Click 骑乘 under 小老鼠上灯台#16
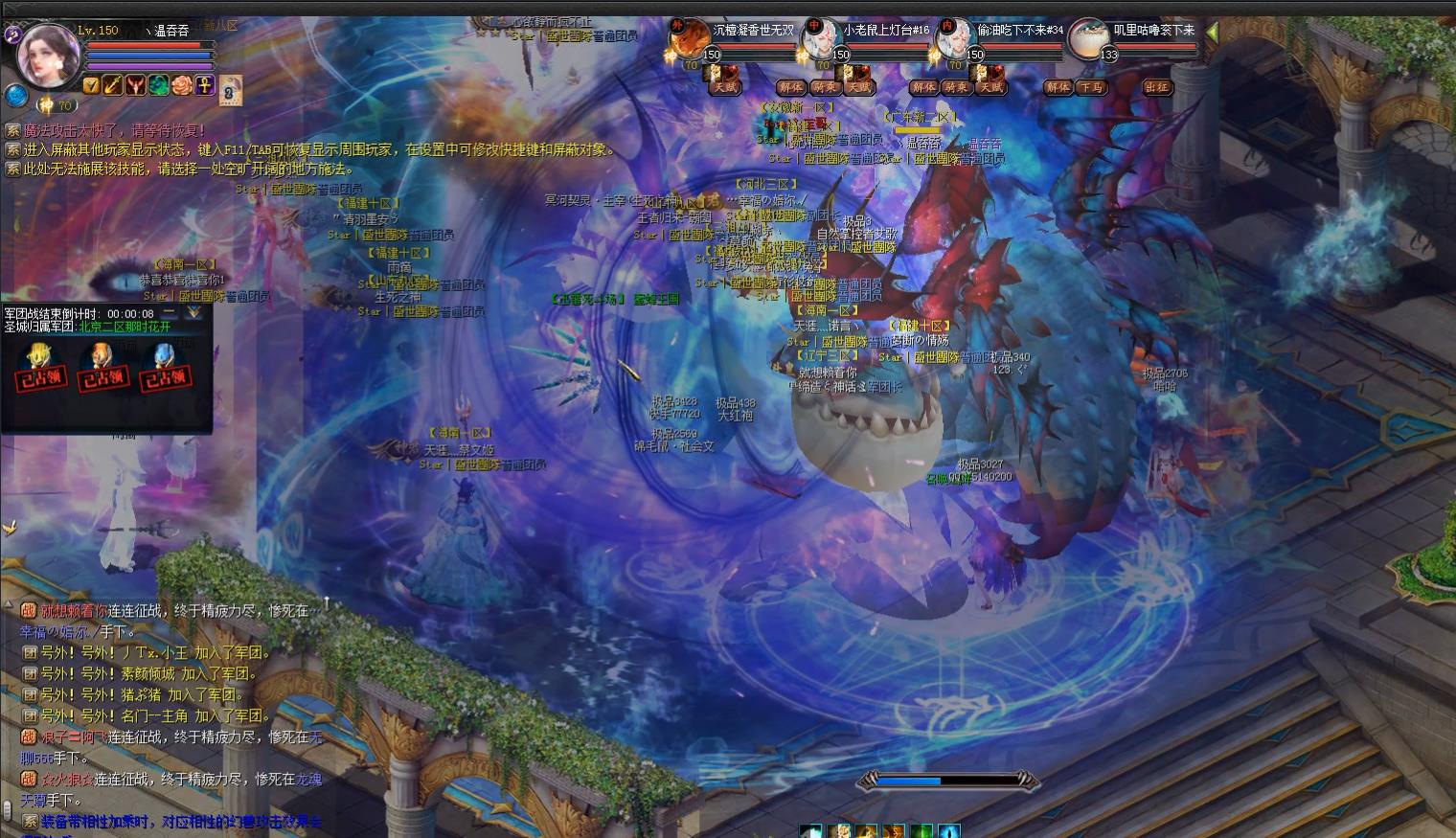This screenshot has width=1456, height=838. (x=824, y=87)
